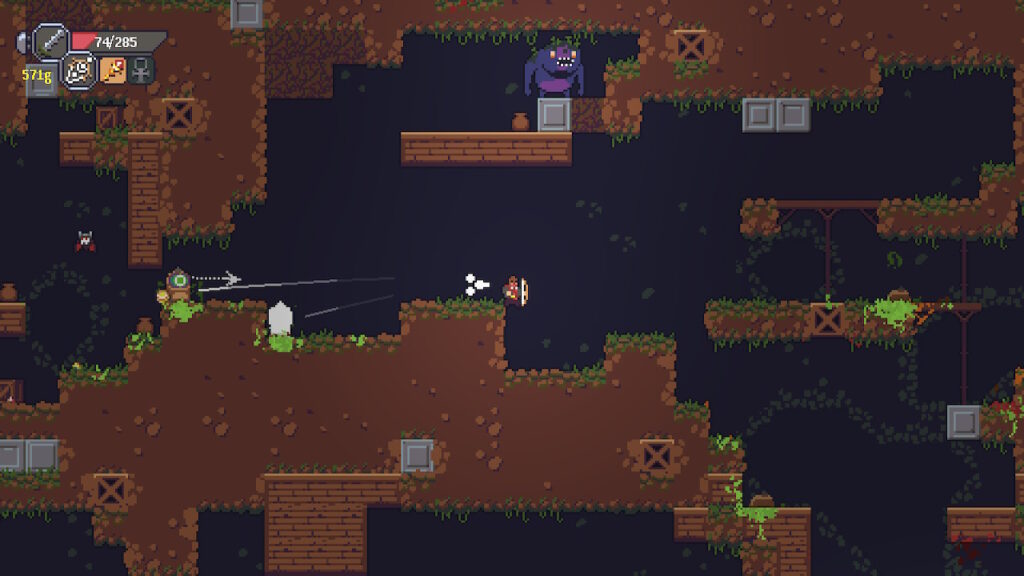This screenshot has width=1024, height=576.
Task: Click the greyed-out ankh icon
Action: (141, 70)
